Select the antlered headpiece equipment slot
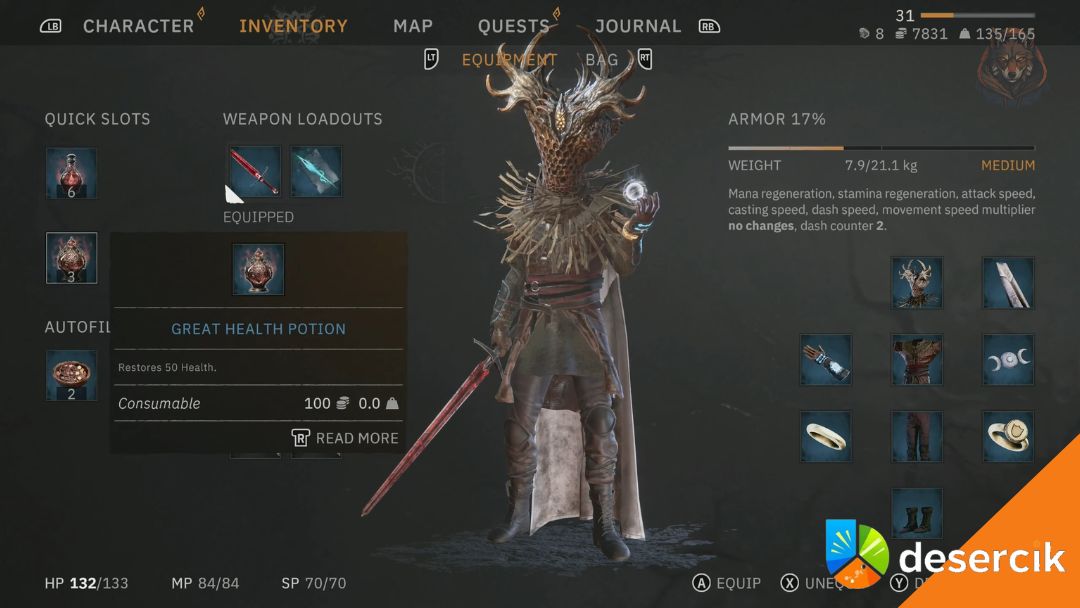Image resolution: width=1080 pixels, height=608 pixels. 917,282
